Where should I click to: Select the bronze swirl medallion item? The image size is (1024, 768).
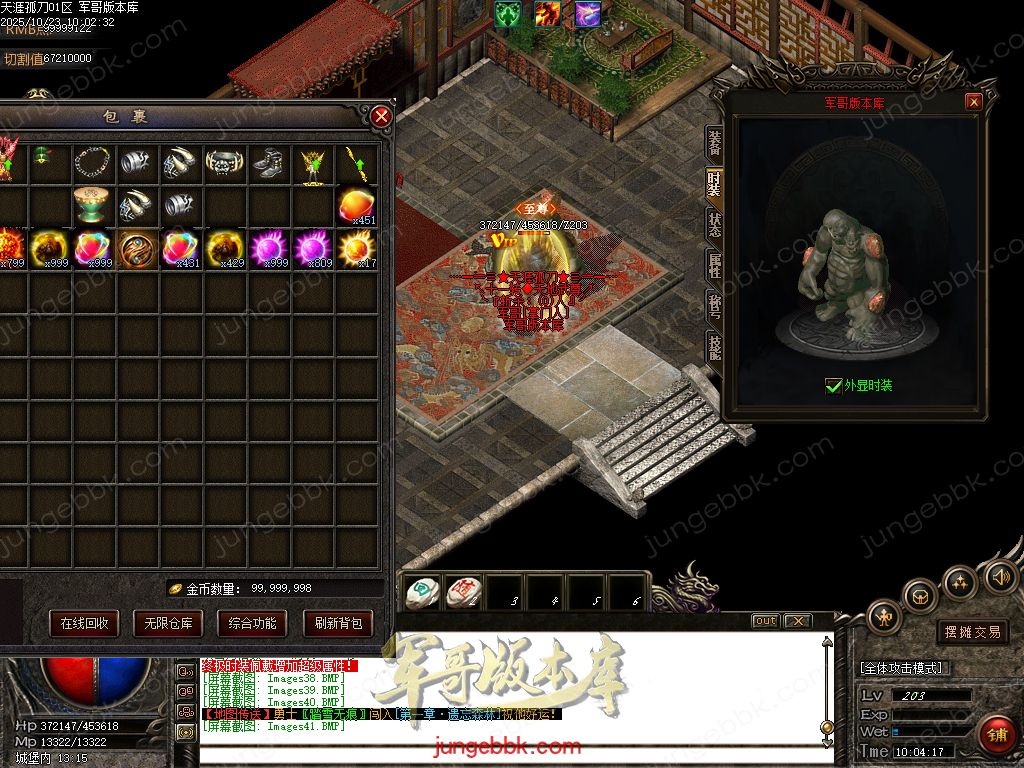coord(137,247)
